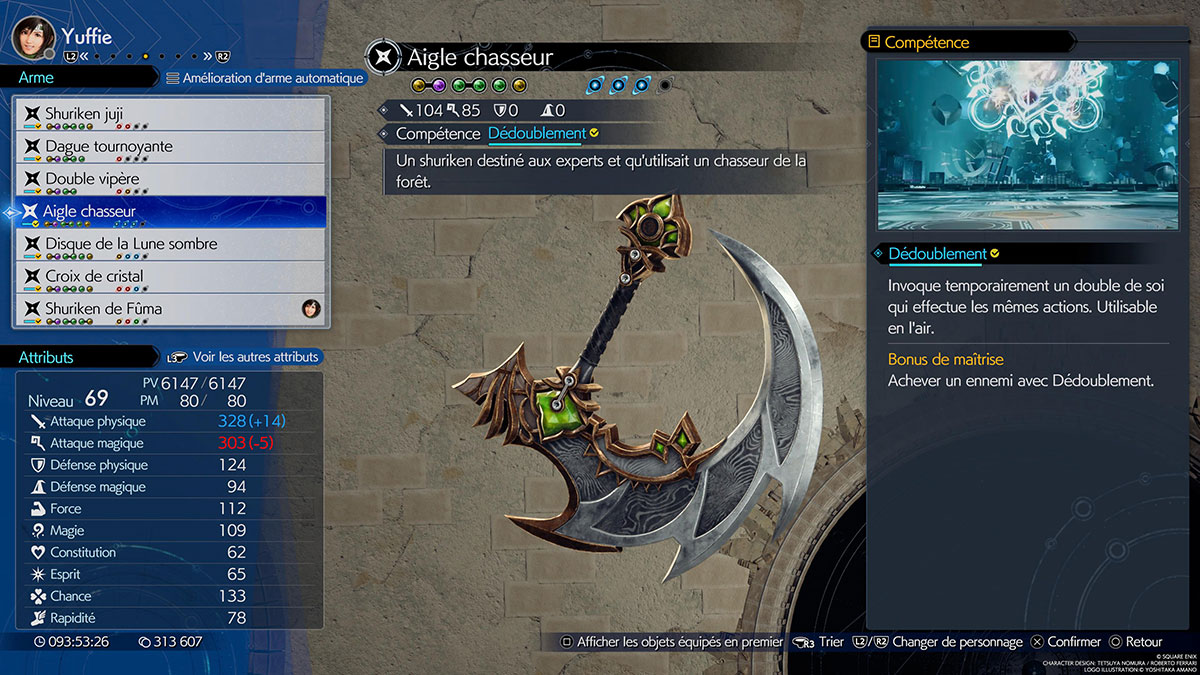Open the Dédoublement skill in weapon details
Image resolution: width=1200 pixels, height=675 pixels.
pyautogui.click(x=537, y=133)
